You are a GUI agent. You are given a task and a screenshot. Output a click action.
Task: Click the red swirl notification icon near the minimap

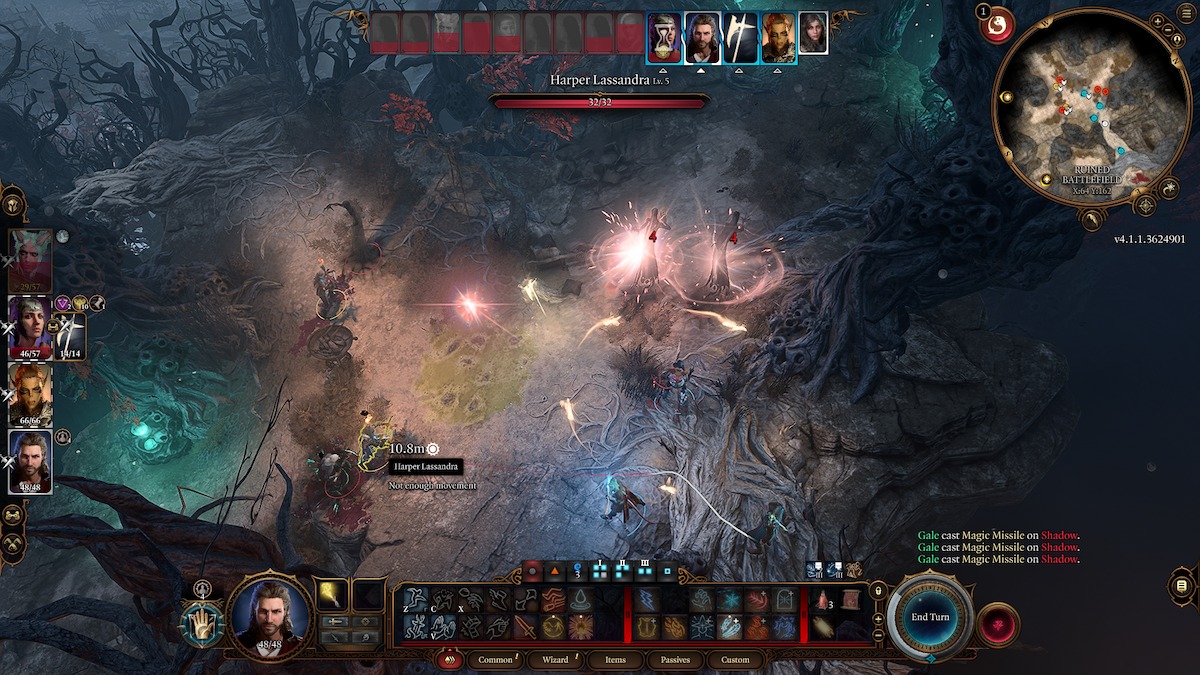996,28
